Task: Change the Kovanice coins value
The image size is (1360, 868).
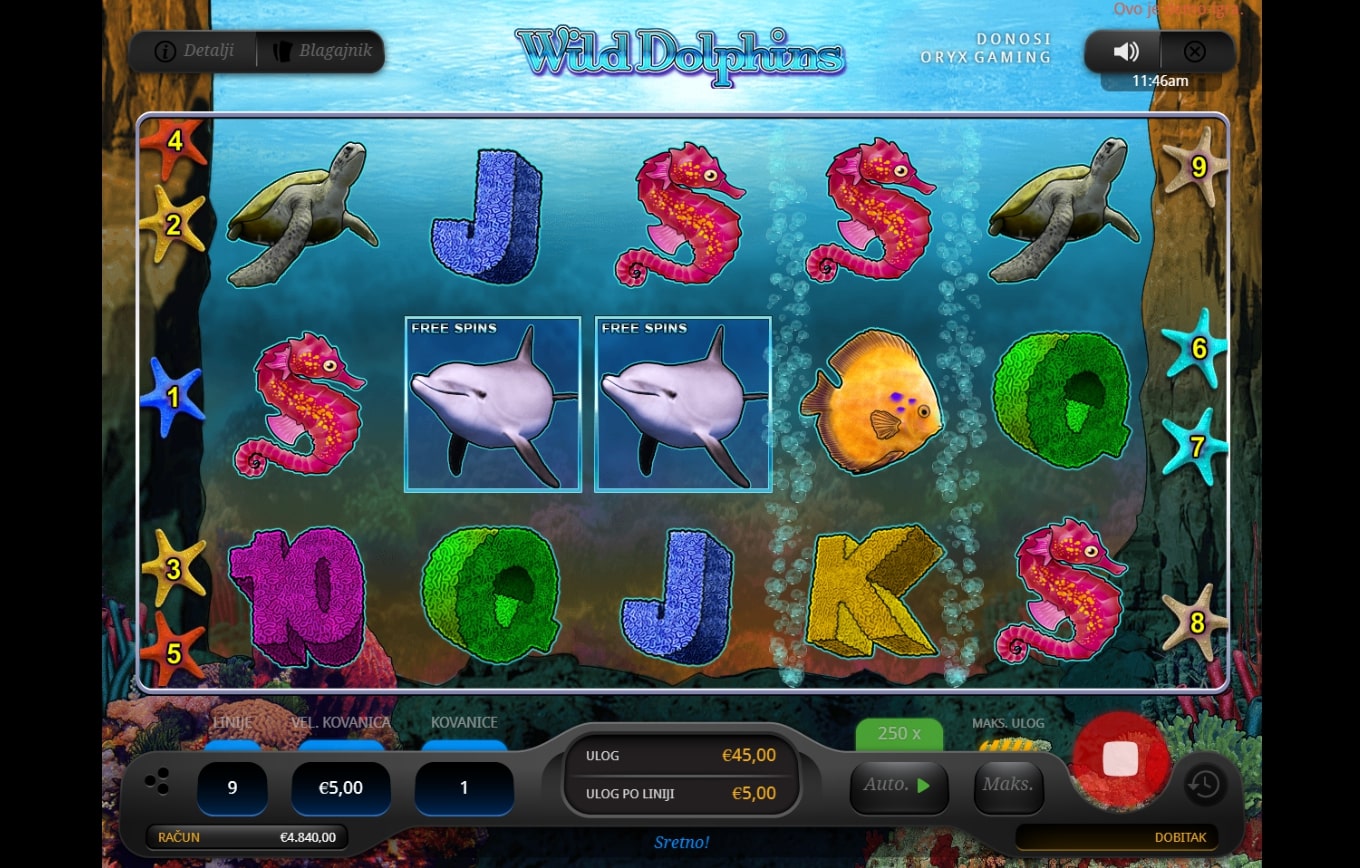Action: pyautogui.click(x=464, y=788)
